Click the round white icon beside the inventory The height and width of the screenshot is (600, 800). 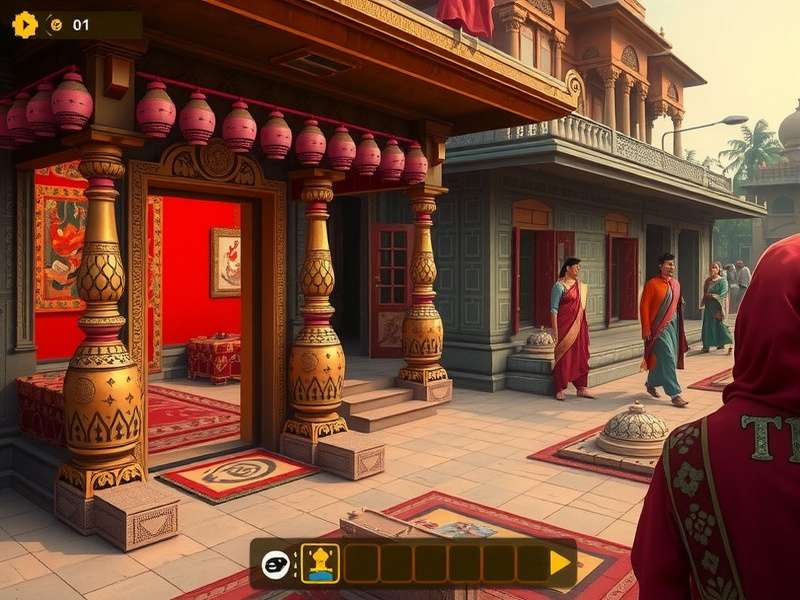point(276,564)
